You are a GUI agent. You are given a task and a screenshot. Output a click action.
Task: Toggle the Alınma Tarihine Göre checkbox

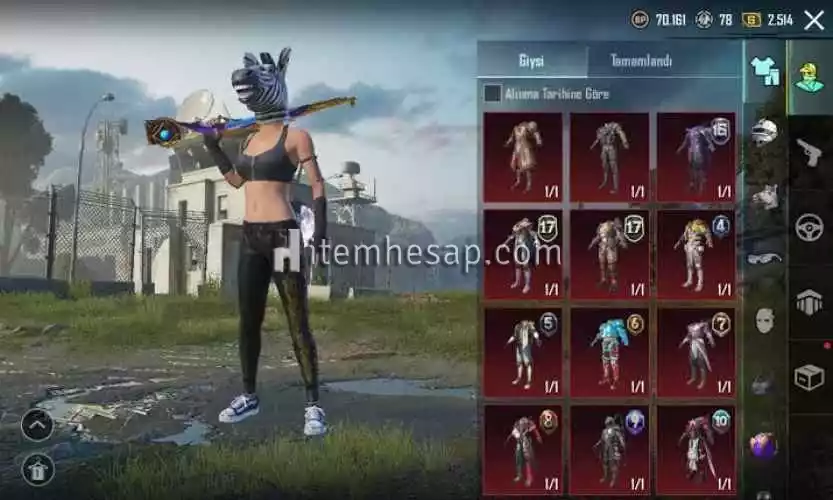(492, 93)
